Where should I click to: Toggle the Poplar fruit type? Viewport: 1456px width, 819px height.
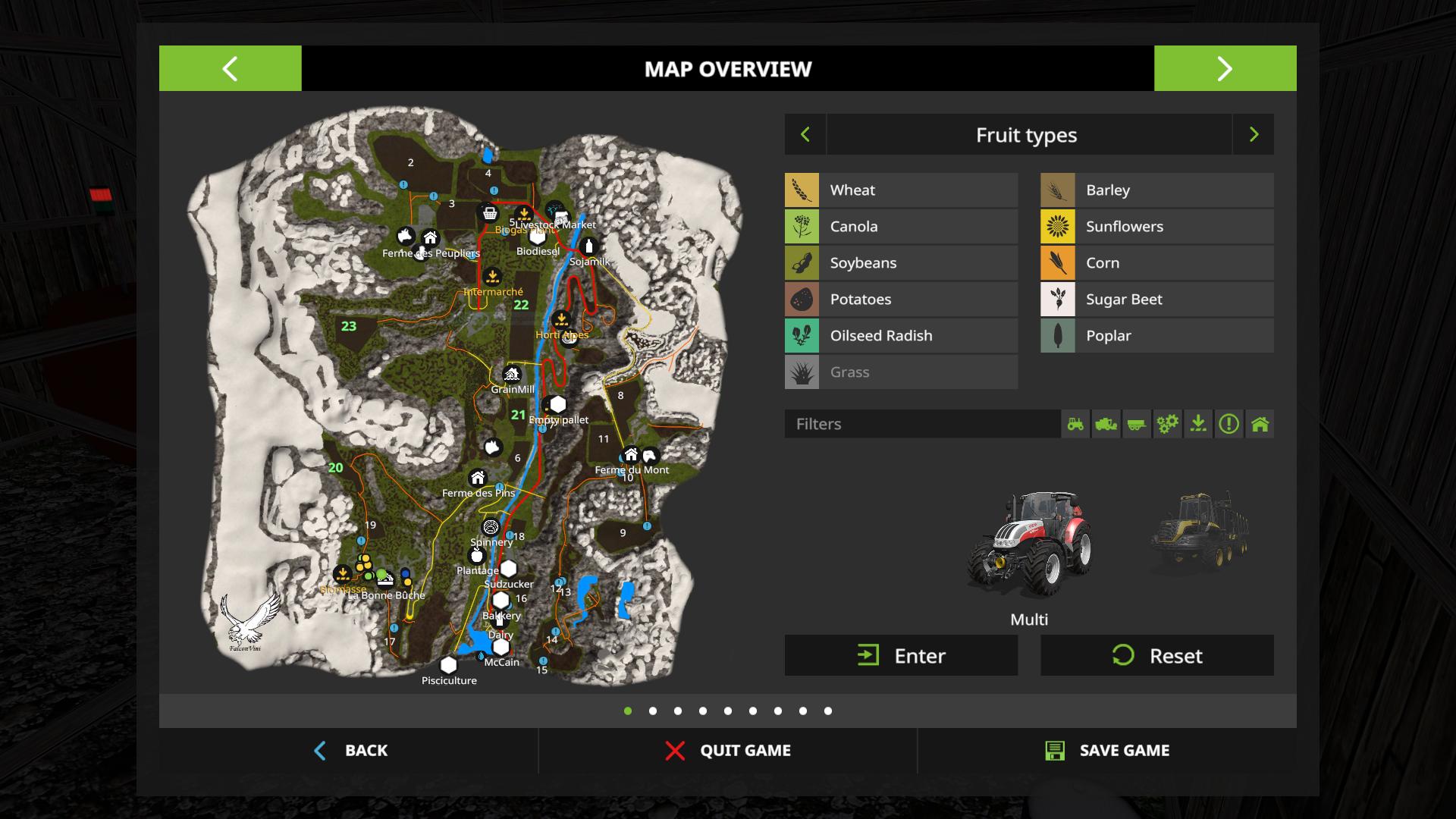point(1156,336)
